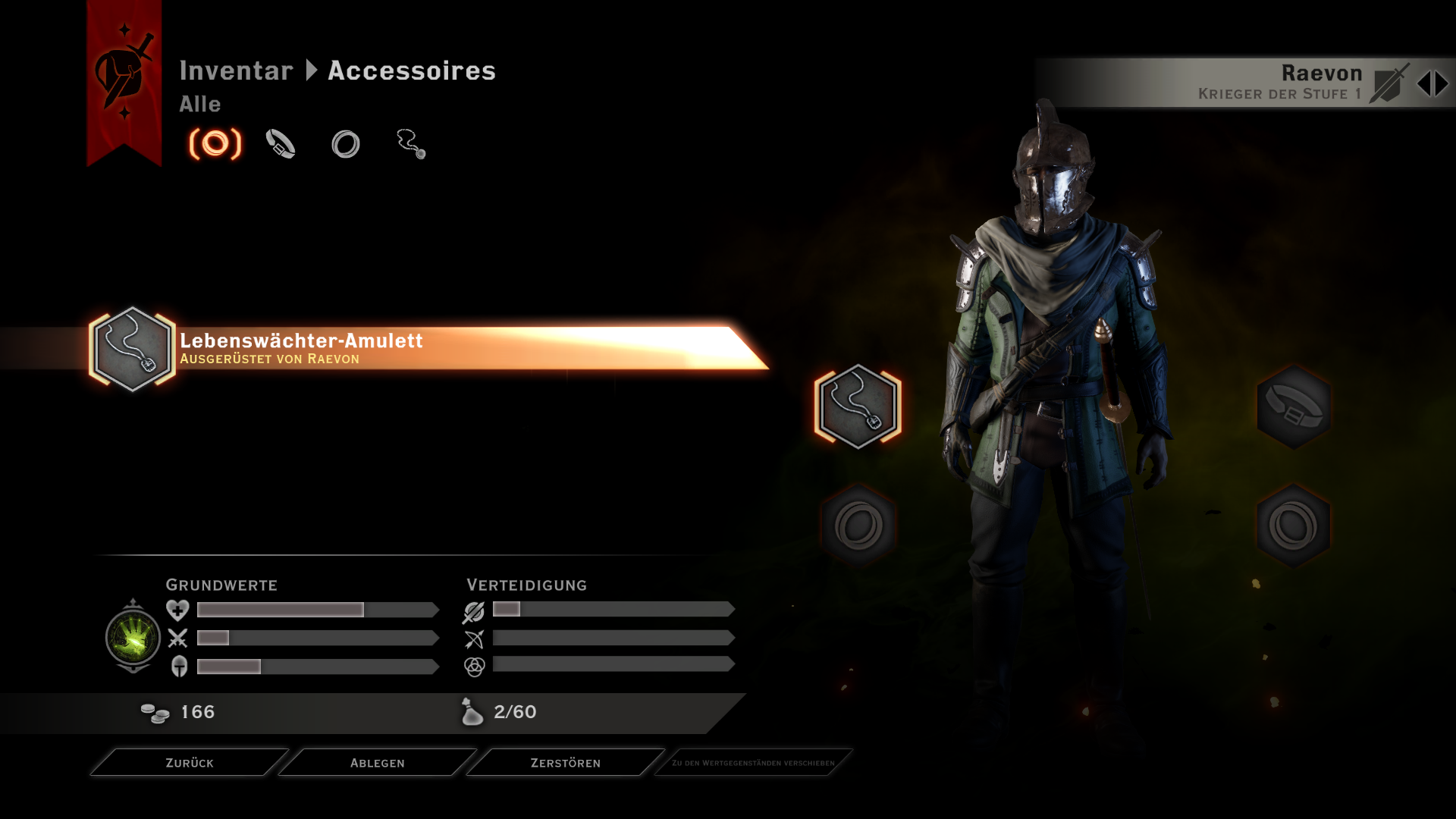Screen dimensions: 1456x819
Task: Switch to the amulet category tab
Action: [411, 144]
